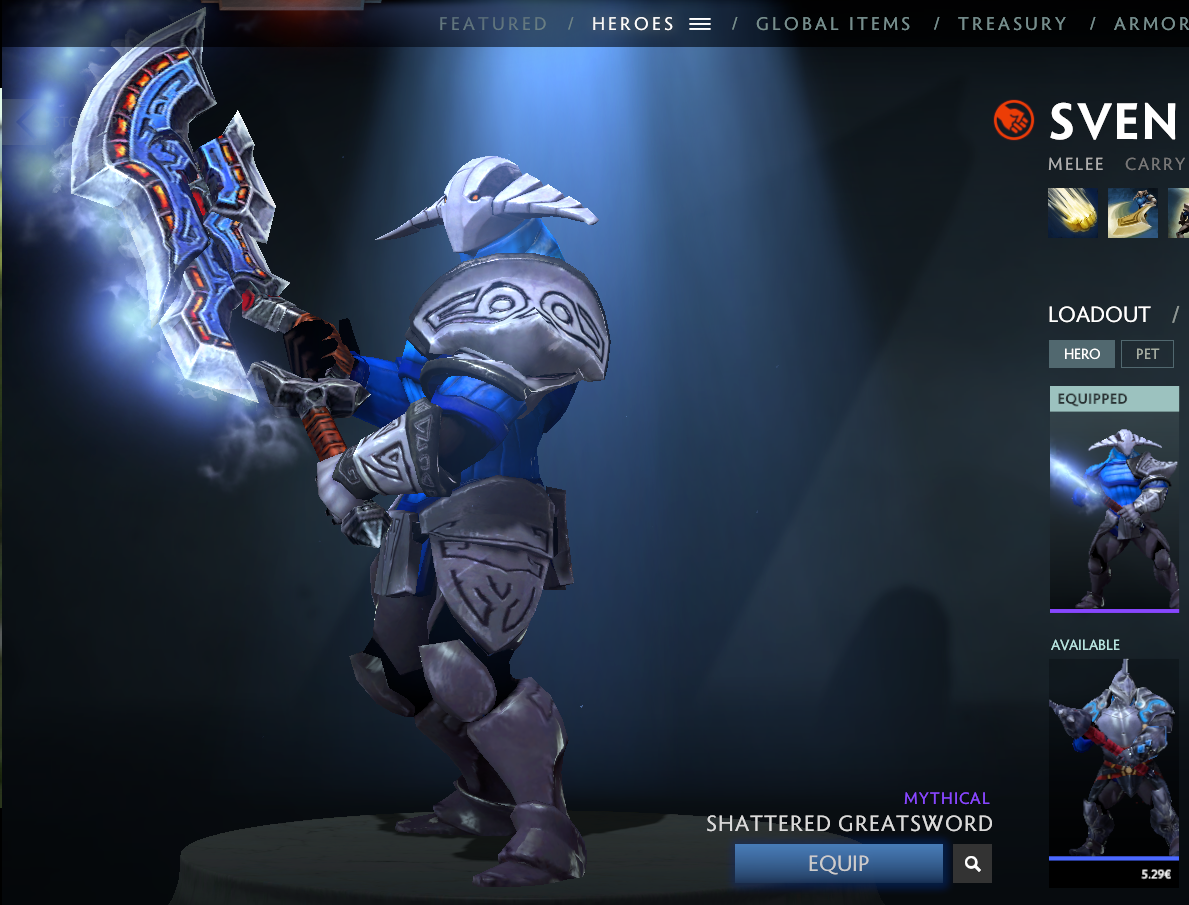Switch to the Hero loadout tab

(1081, 354)
